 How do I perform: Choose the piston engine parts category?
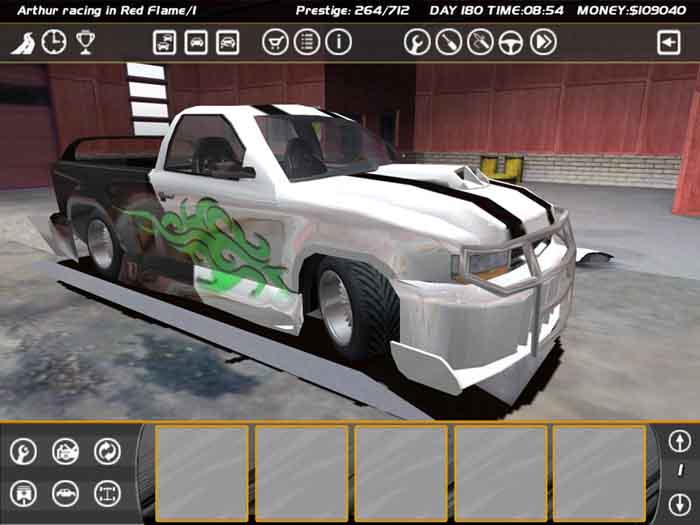click(23, 493)
